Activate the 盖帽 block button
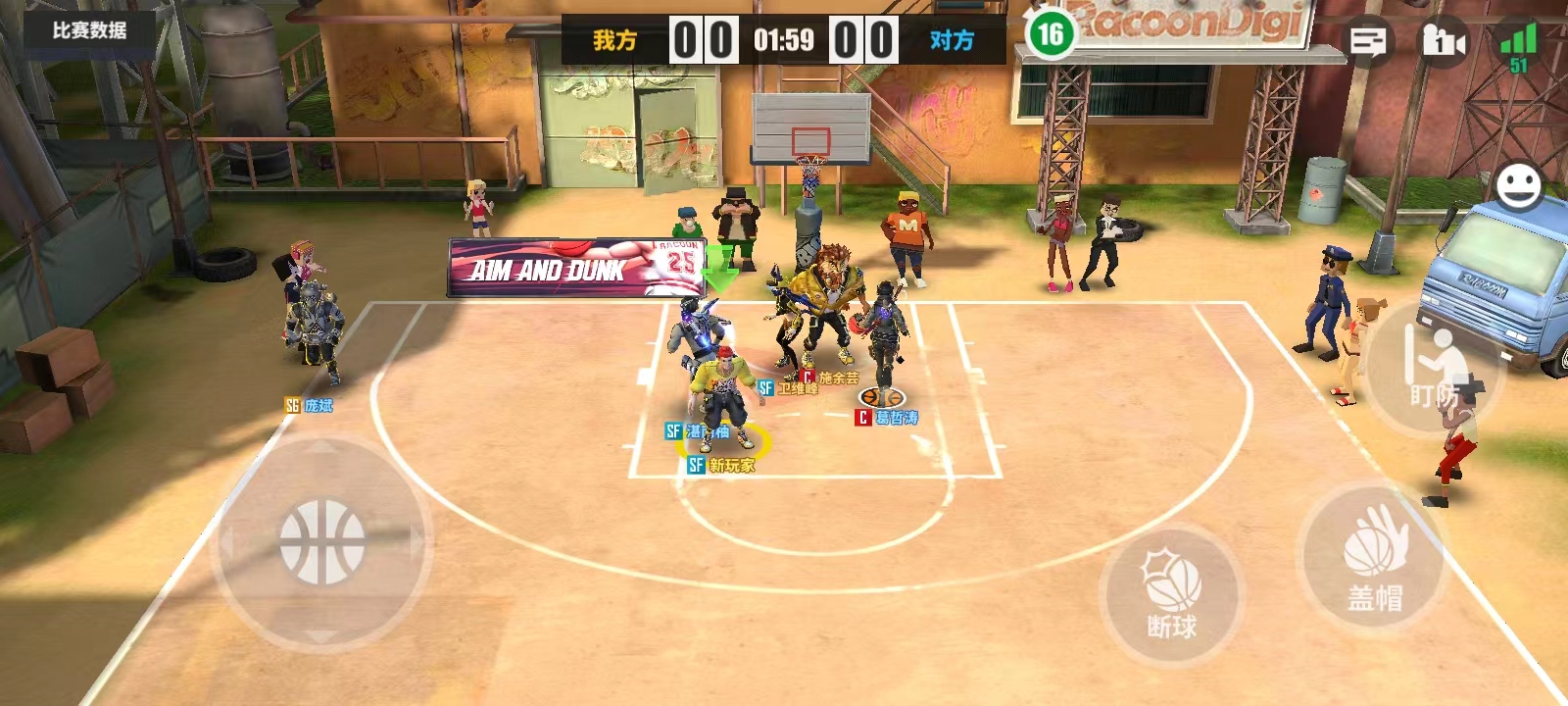1568x706 pixels. pyautogui.click(x=1375, y=557)
